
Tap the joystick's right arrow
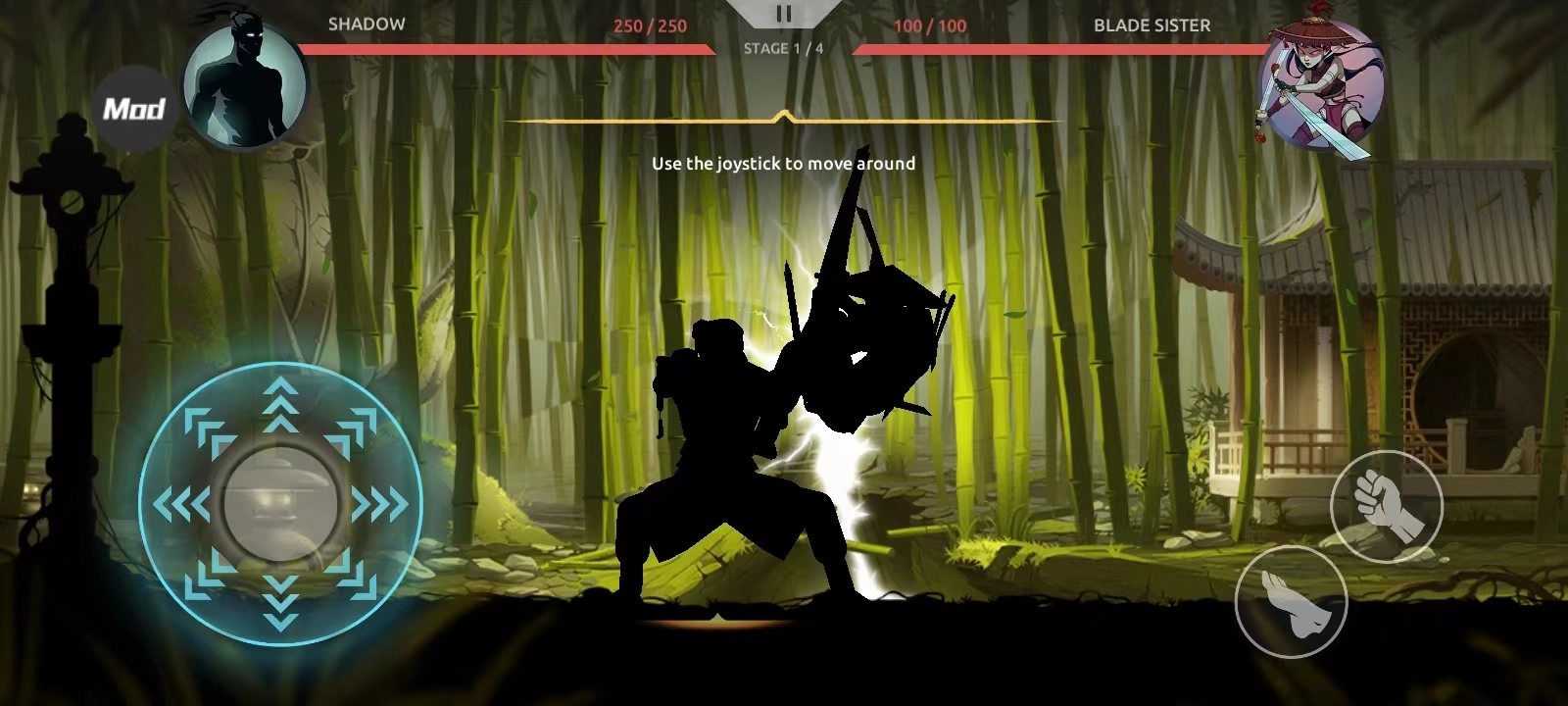[380, 505]
